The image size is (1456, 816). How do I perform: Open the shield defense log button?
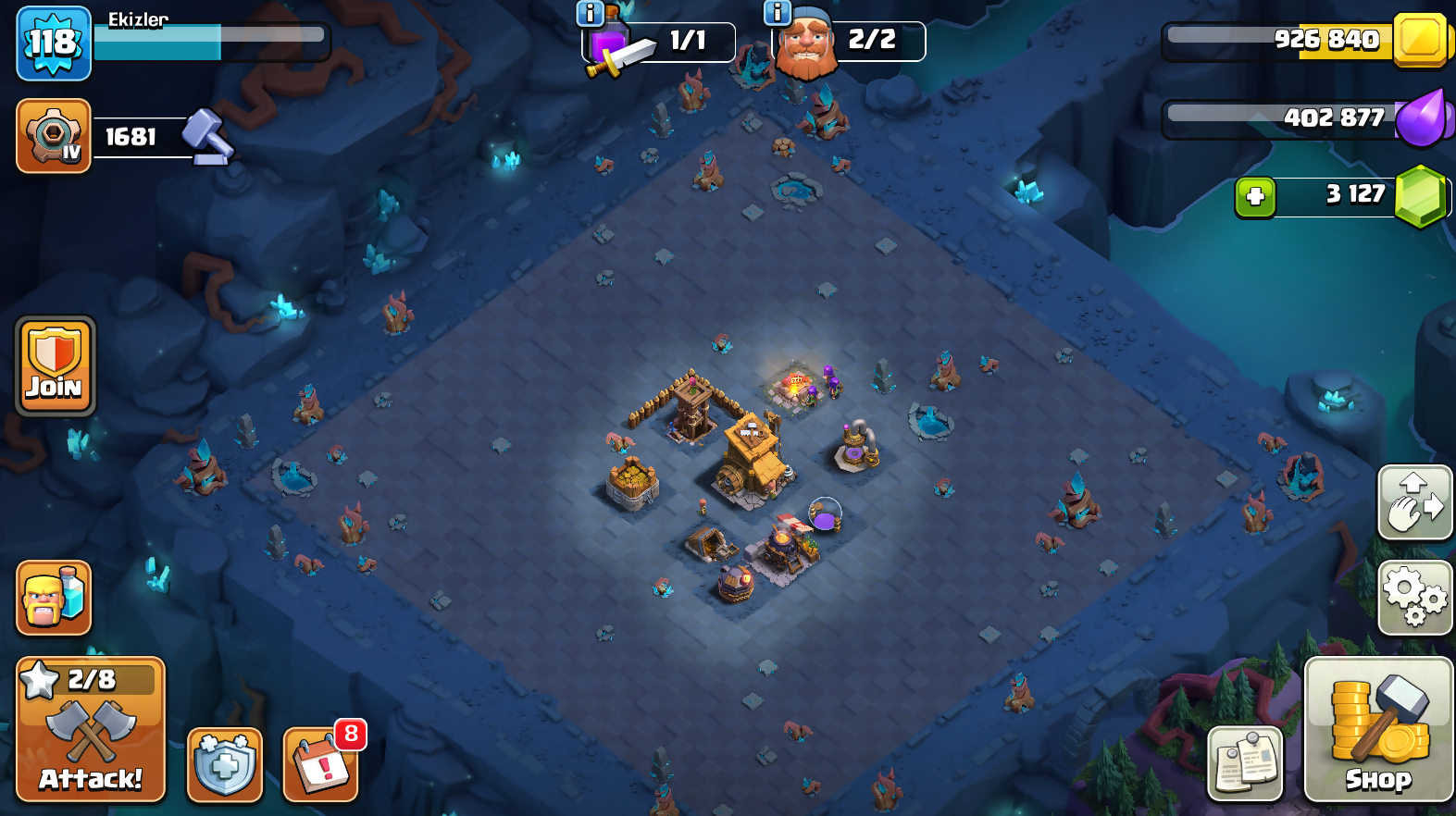(x=225, y=764)
